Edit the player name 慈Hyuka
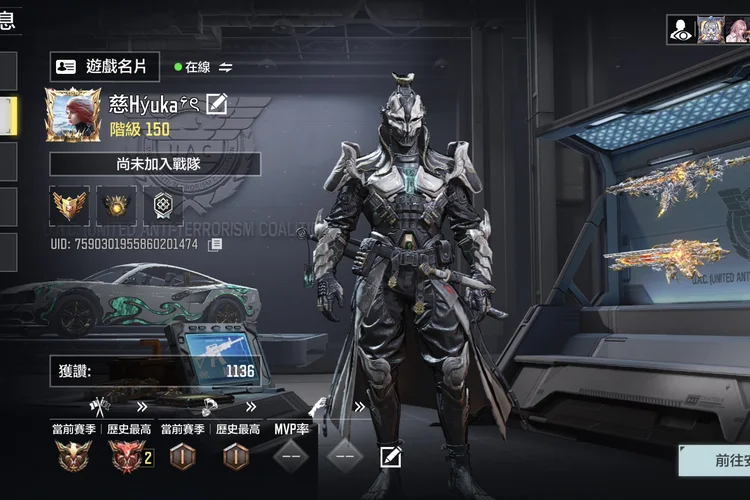Viewport: 750px width, 500px height. pyautogui.click(x=217, y=103)
